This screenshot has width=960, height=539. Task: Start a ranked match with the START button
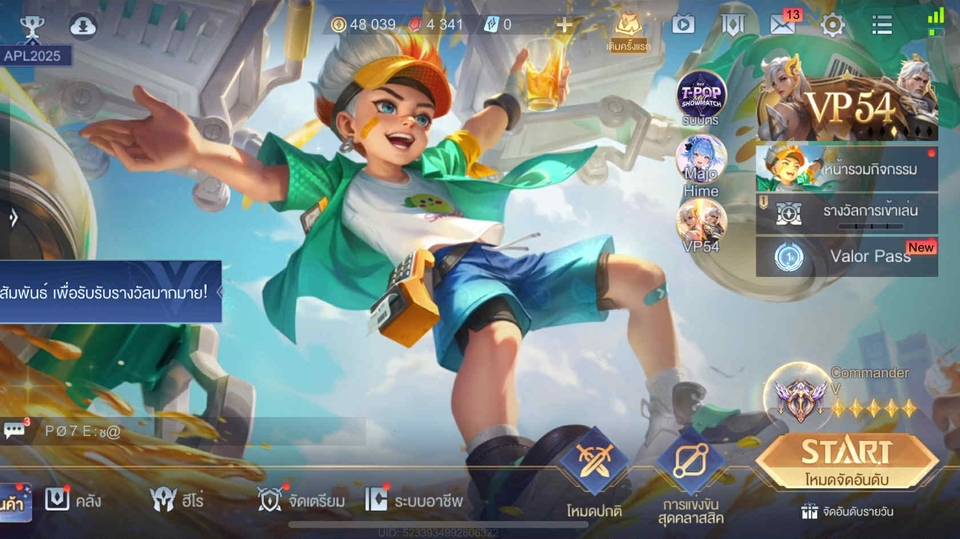846,460
